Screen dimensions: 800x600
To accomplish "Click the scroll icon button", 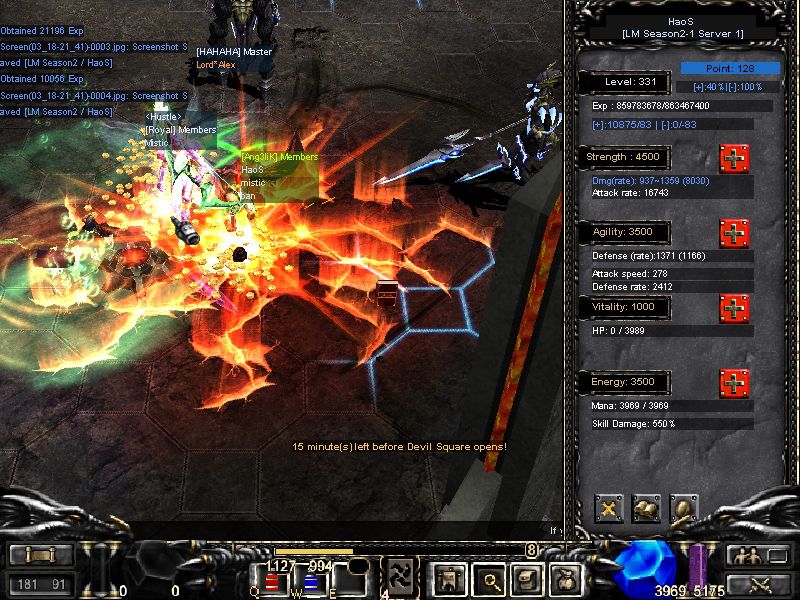I will click(x=528, y=578).
